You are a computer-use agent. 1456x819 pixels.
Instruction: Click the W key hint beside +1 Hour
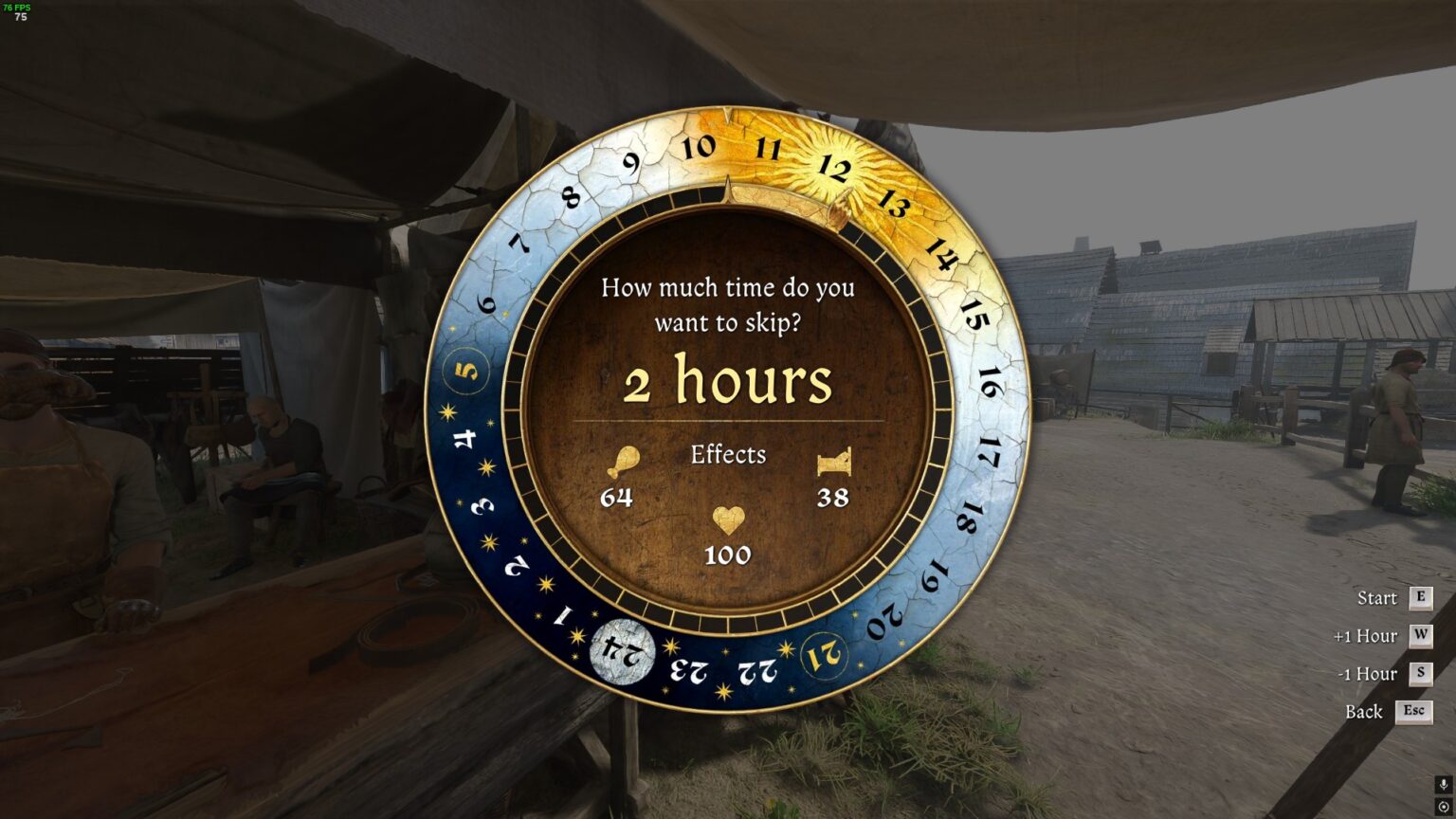click(1420, 636)
